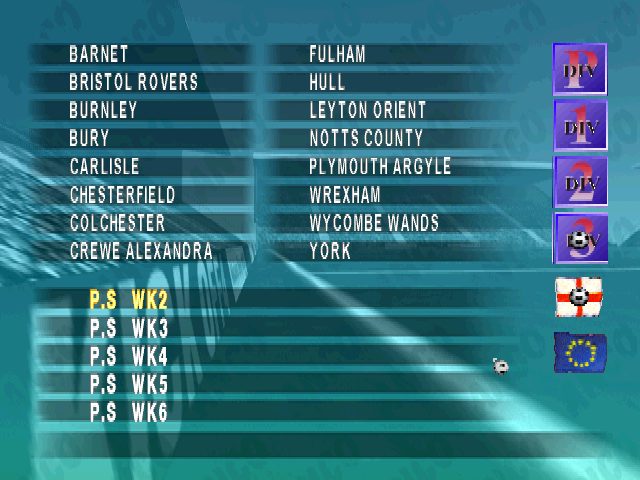Select the P.S WK6 entry
The height and width of the screenshot is (480, 640).
click(x=129, y=412)
